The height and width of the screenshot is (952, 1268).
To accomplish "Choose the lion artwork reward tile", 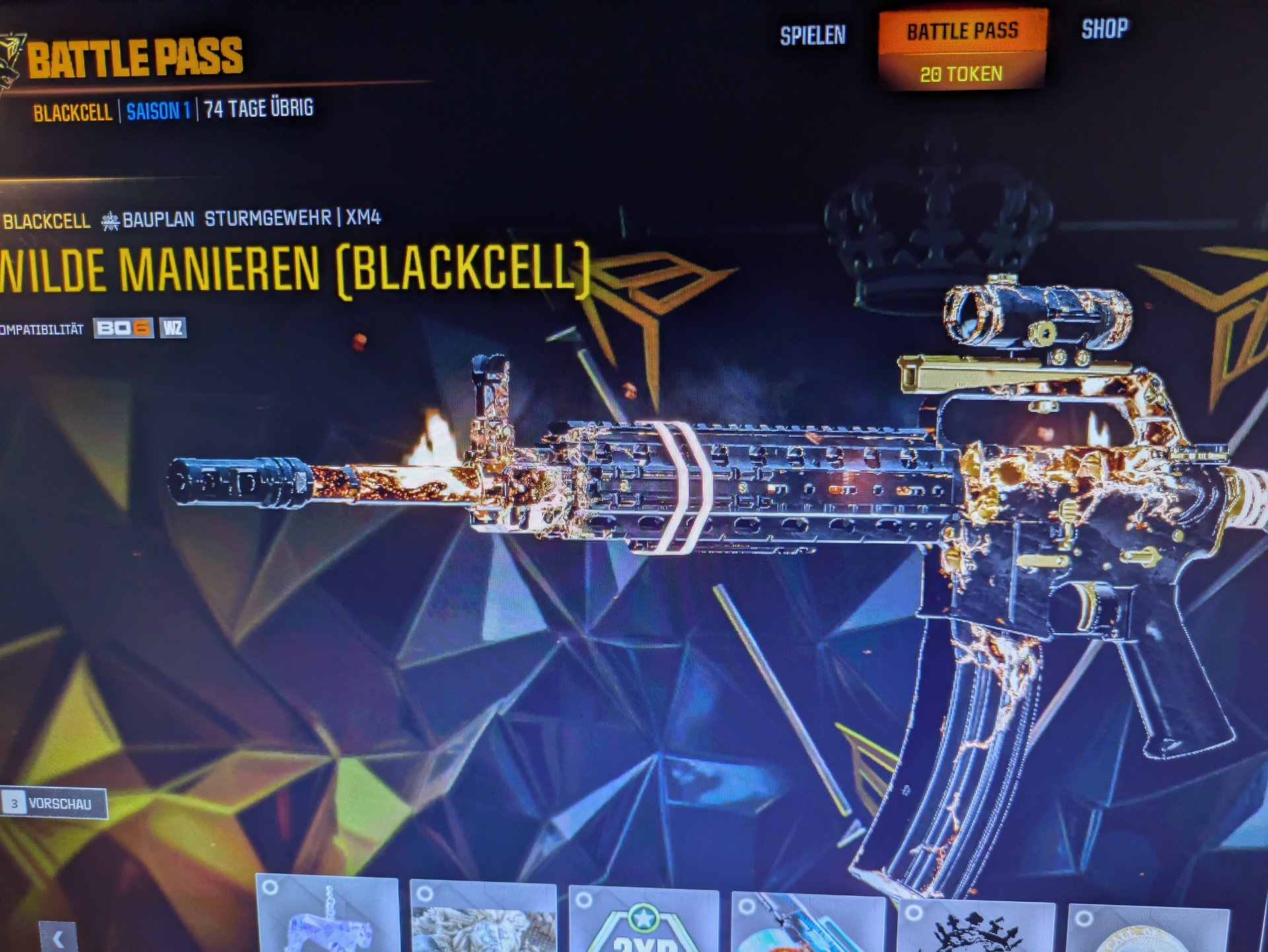I will (x=483, y=919).
